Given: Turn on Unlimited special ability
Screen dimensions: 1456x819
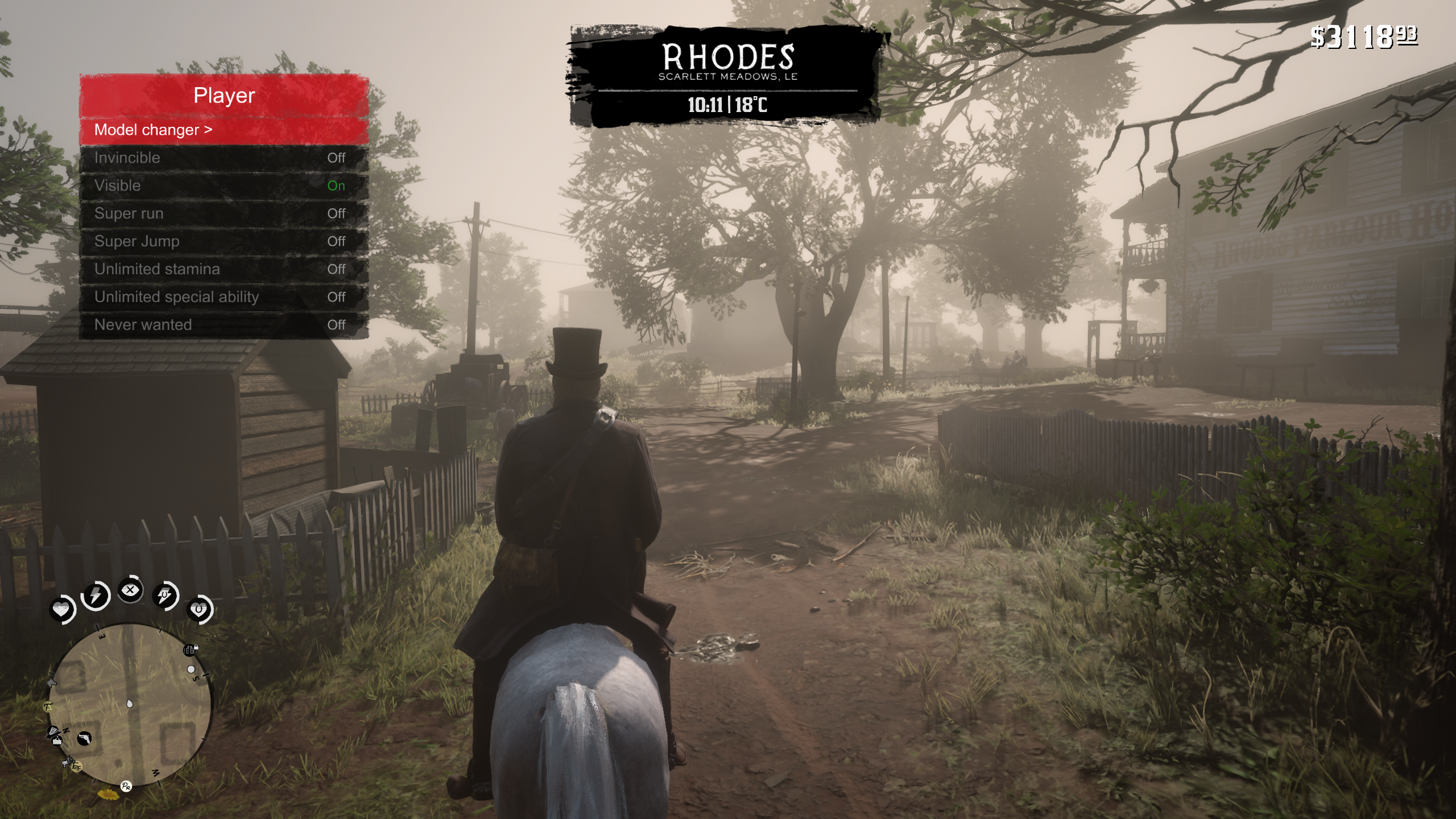Looking at the screenshot, I should pos(224,297).
